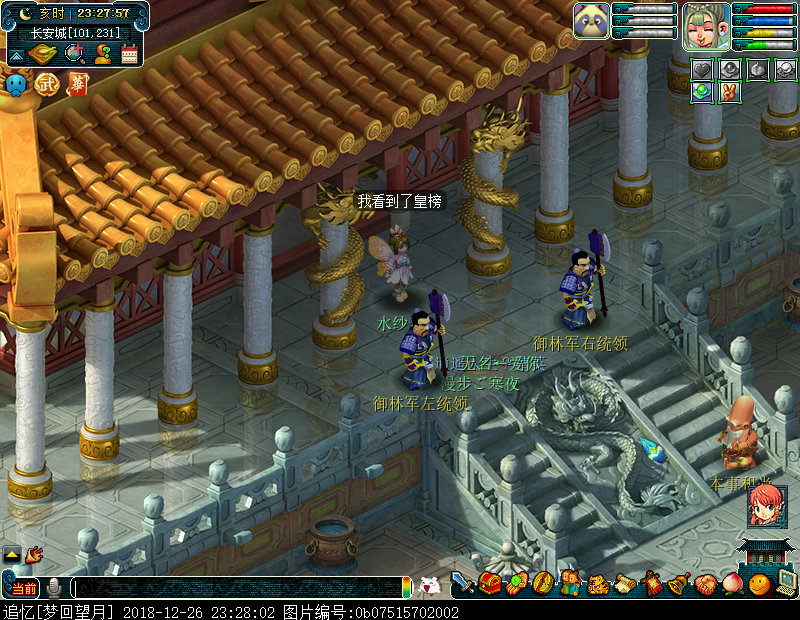The width and height of the screenshot is (800, 620).
Task: Open the player character portrait
Action: 706,25
